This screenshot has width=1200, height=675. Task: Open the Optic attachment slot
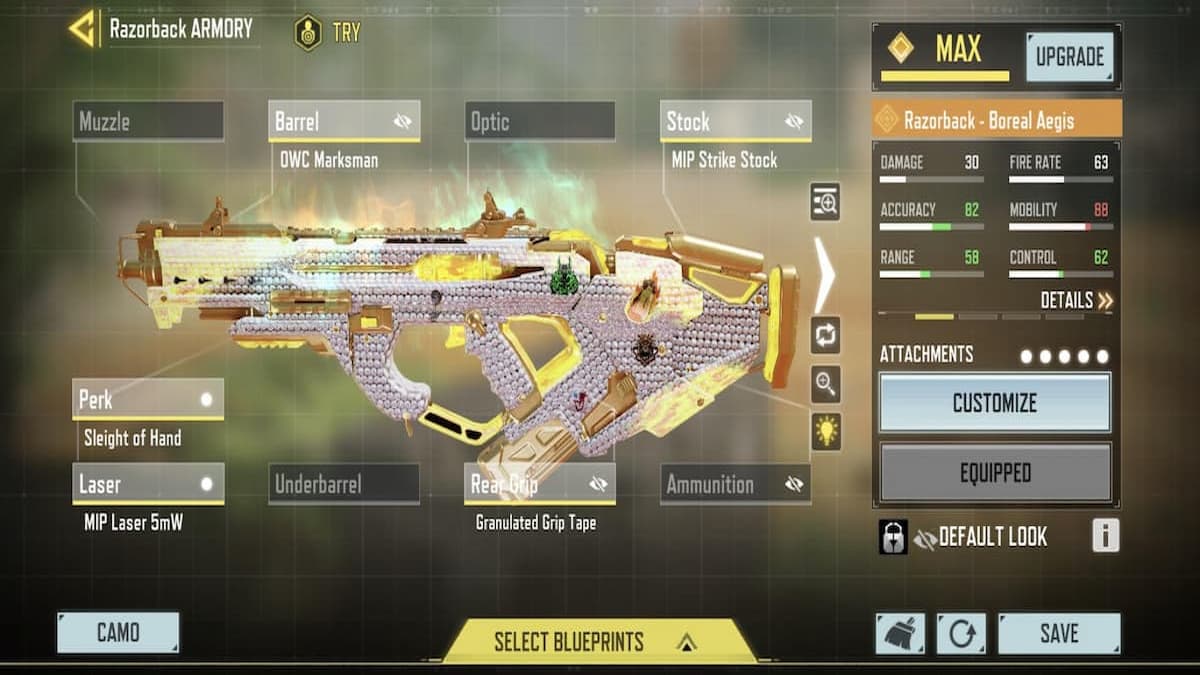(540, 122)
